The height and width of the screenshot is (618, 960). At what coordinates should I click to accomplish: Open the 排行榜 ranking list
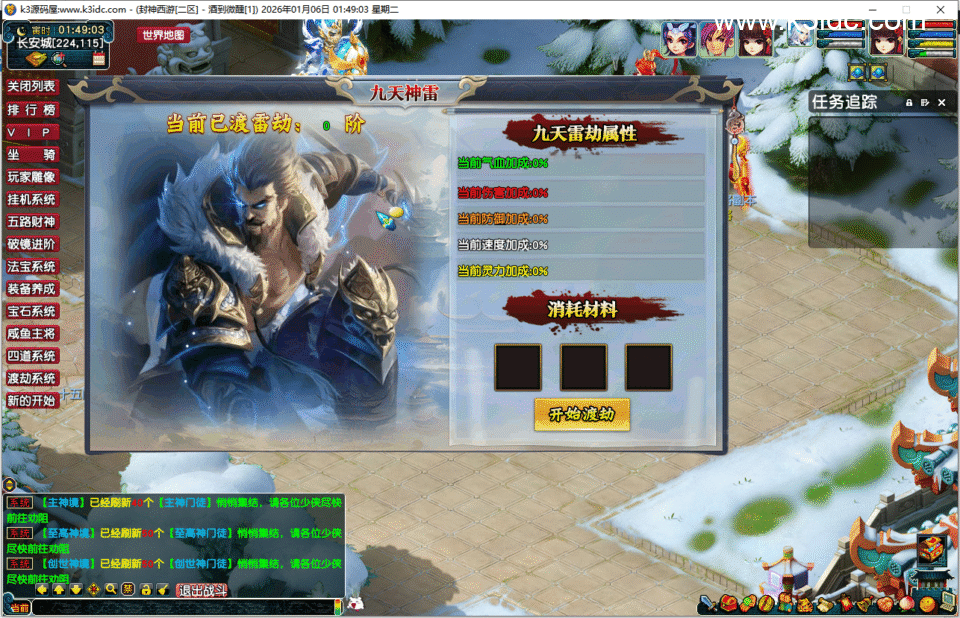[x=32, y=110]
